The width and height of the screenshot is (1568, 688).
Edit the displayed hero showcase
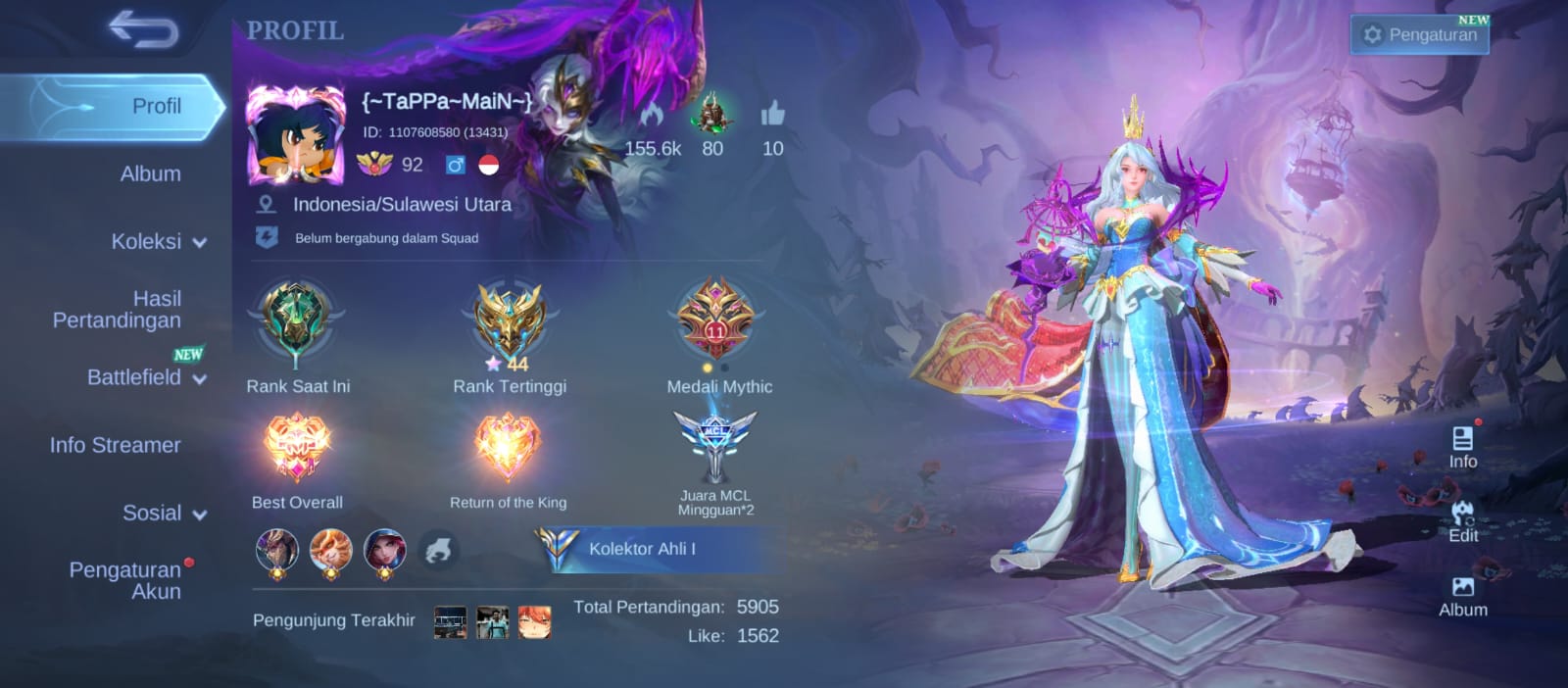pos(1462,520)
